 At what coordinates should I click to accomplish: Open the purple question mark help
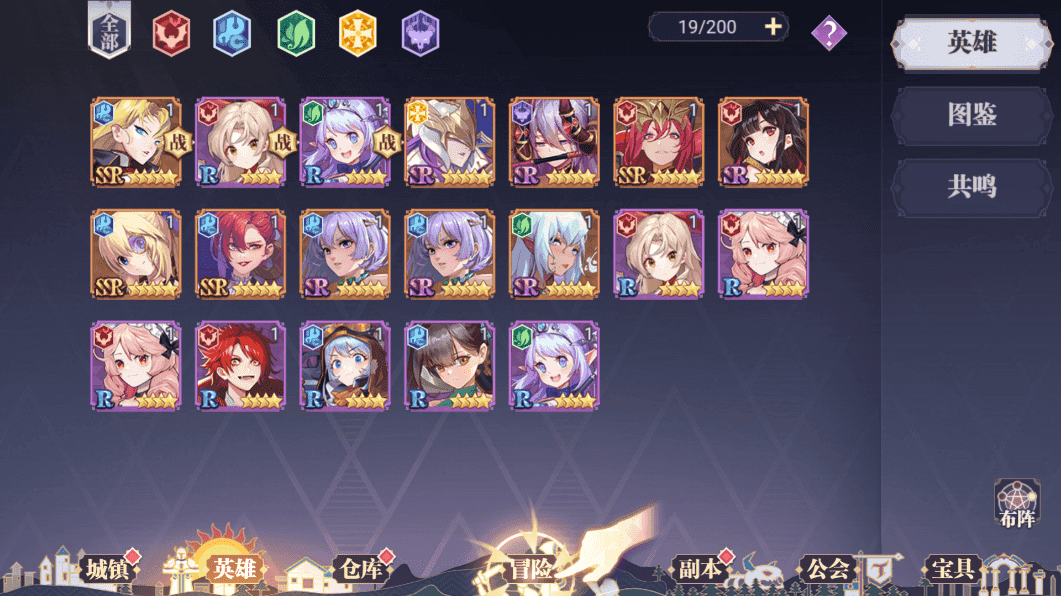(828, 33)
